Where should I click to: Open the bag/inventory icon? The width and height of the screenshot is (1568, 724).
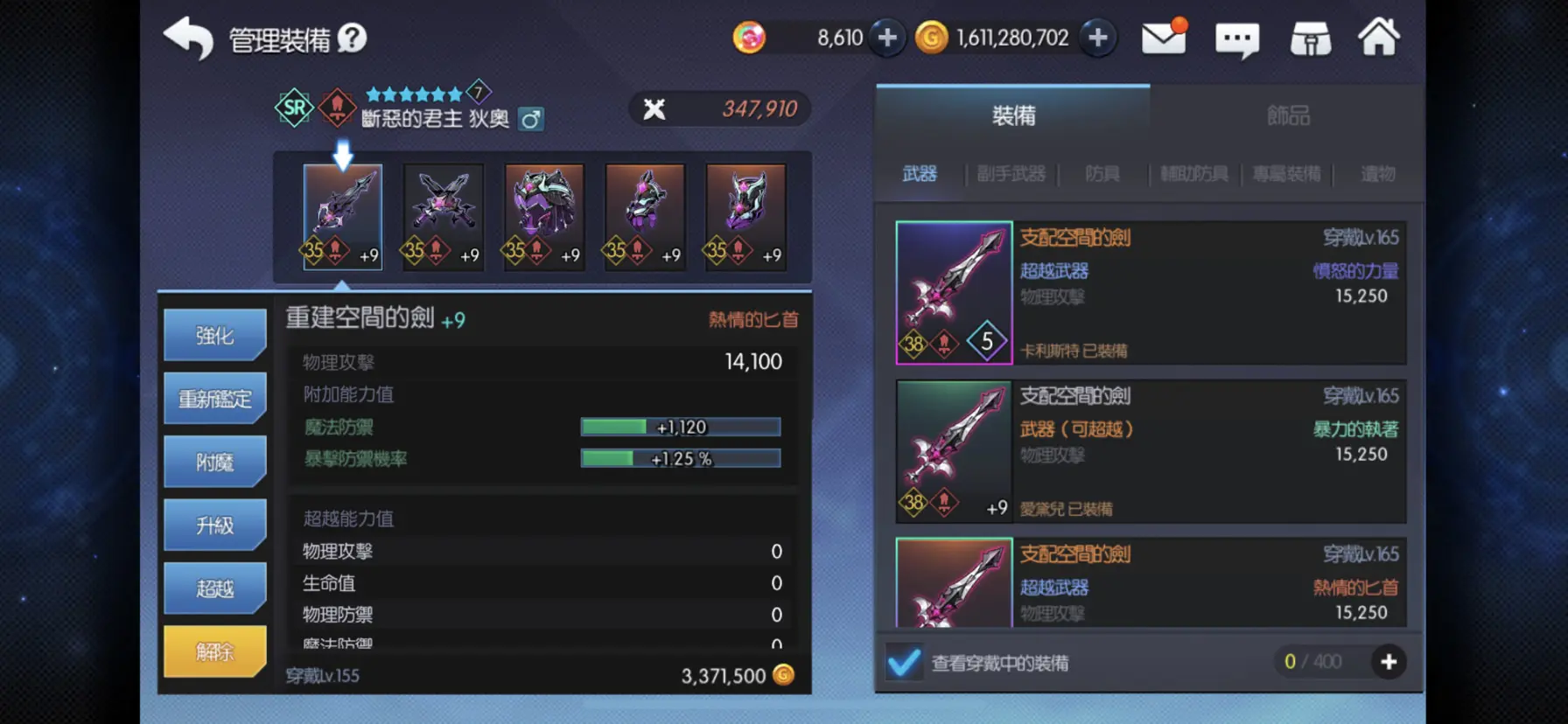coord(1308,38)
